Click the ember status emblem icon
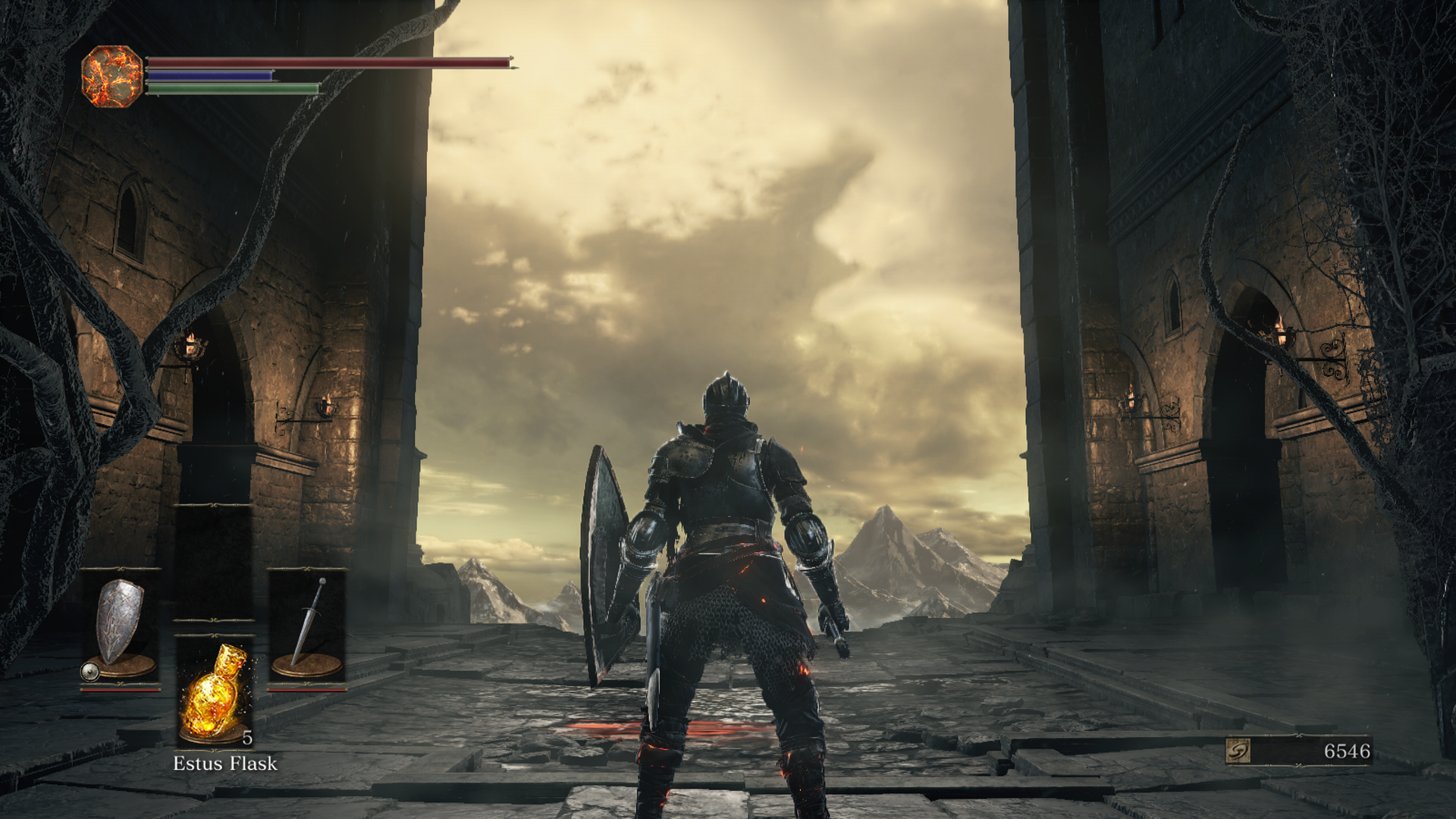 [x=111, y=74]
